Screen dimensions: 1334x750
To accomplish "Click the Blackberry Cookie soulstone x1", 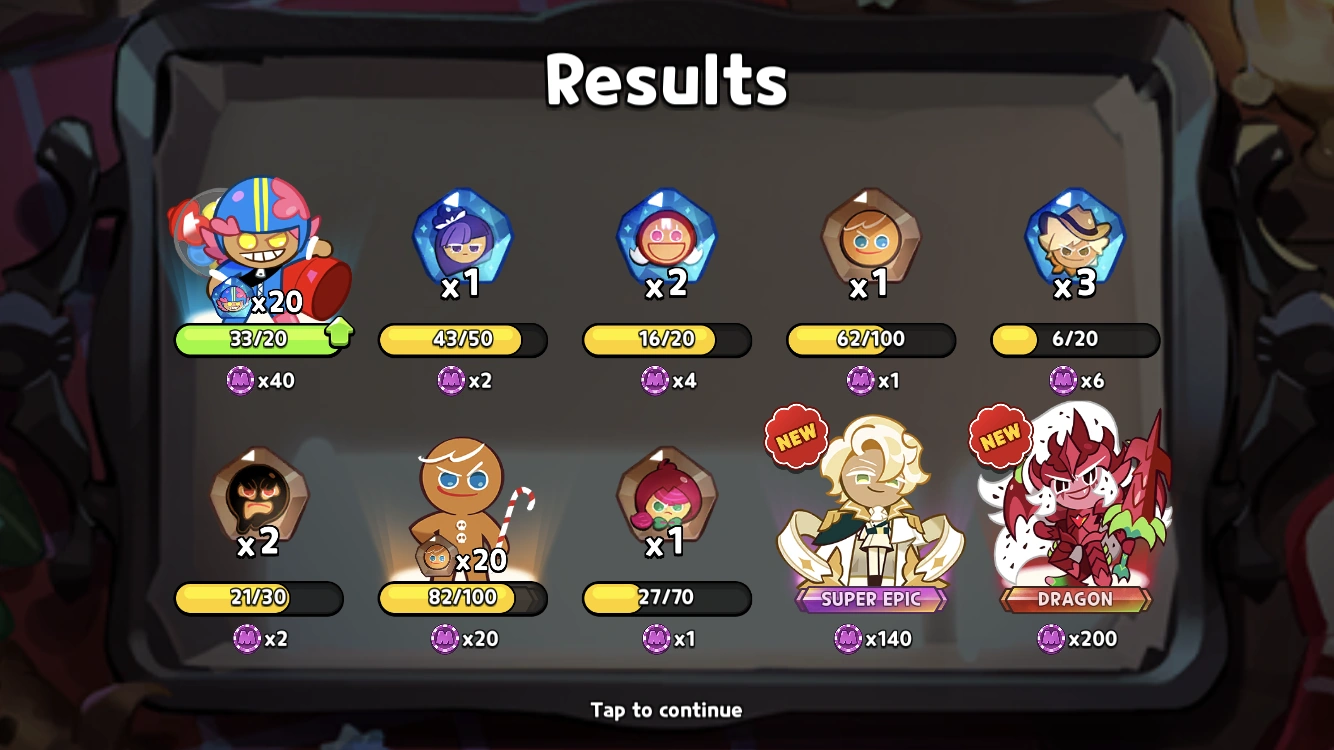I will point(462,238).
